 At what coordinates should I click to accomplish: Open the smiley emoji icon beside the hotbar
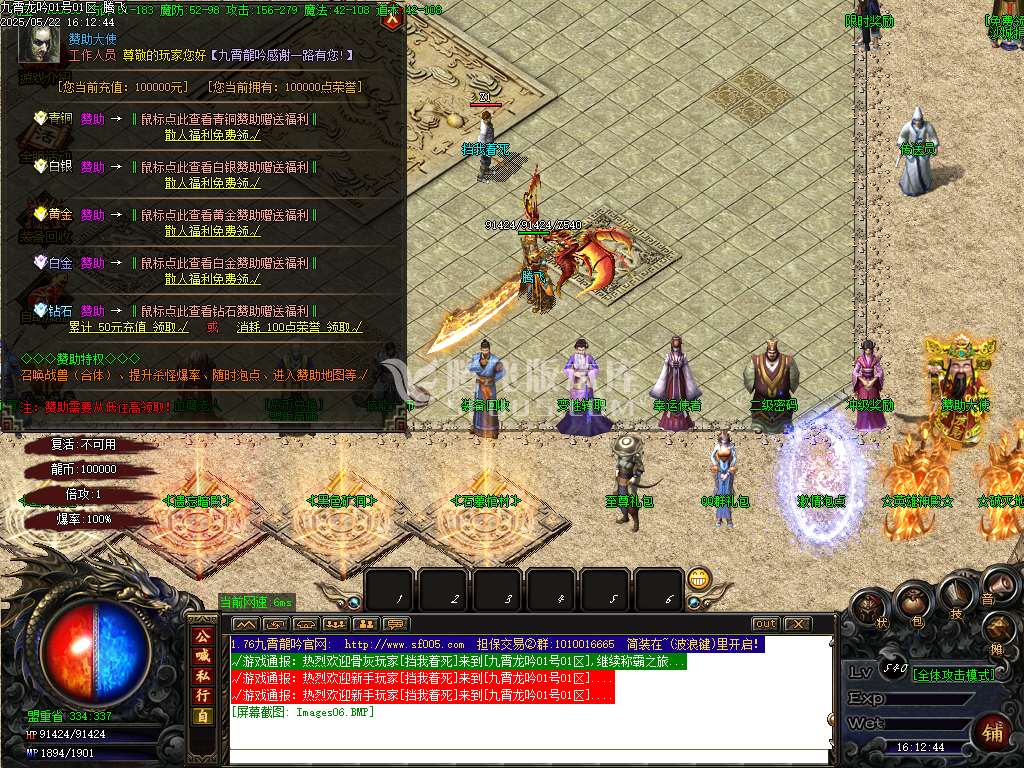(x=698, y=578)
